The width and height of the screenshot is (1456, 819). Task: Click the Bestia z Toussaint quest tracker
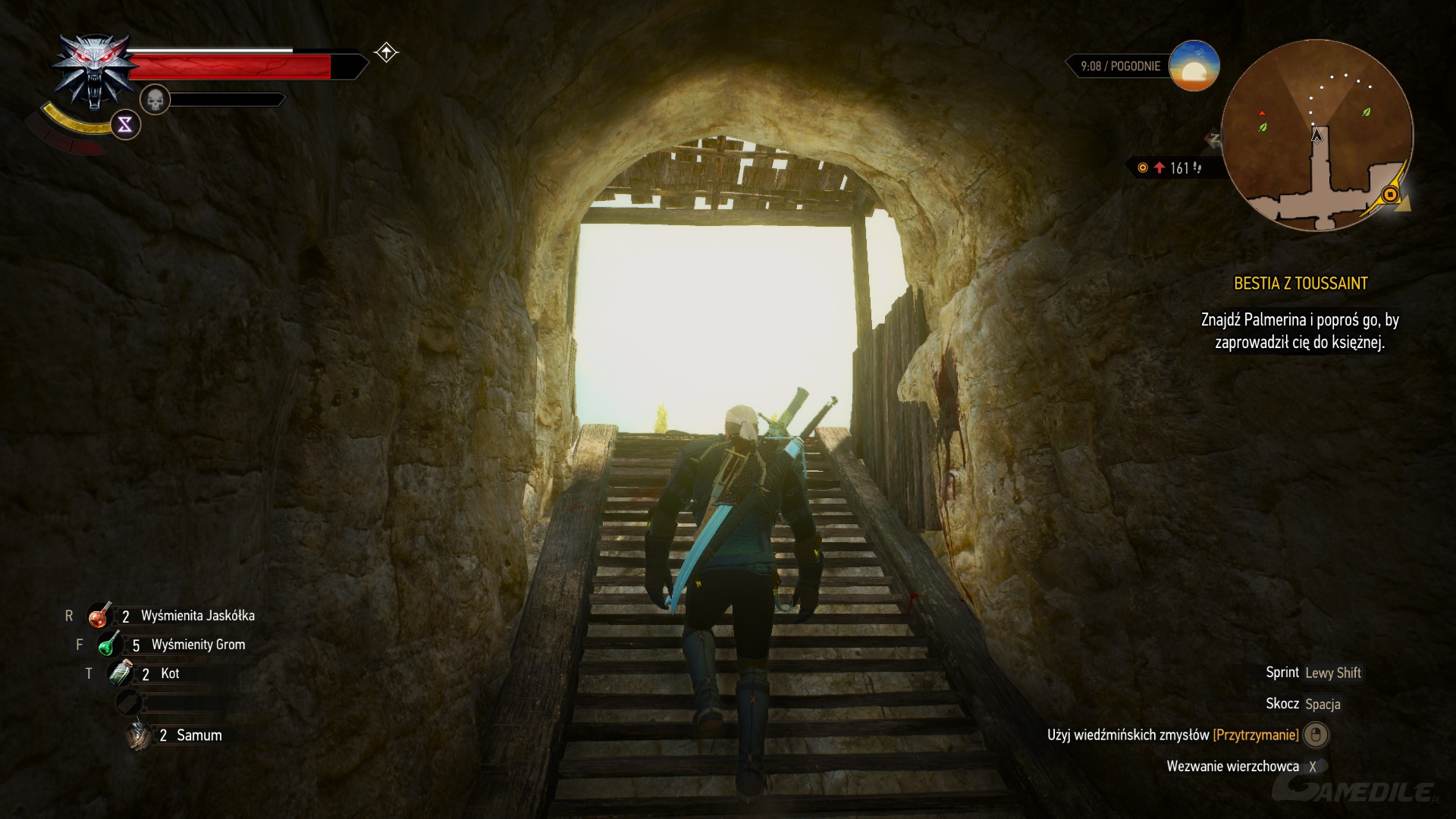coord(1300,284)
